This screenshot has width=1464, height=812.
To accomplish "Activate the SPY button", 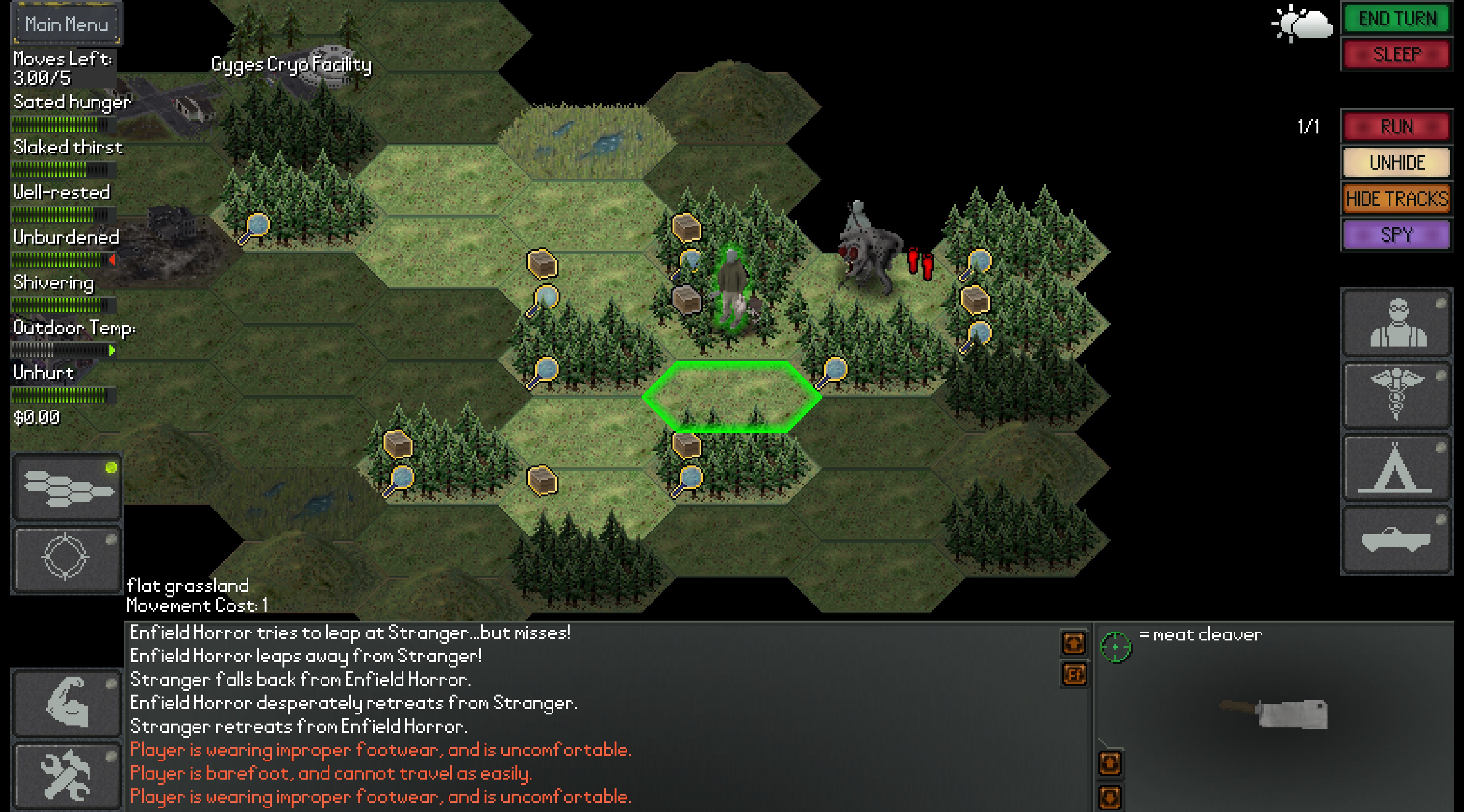I will click(x=1397, y=235).
